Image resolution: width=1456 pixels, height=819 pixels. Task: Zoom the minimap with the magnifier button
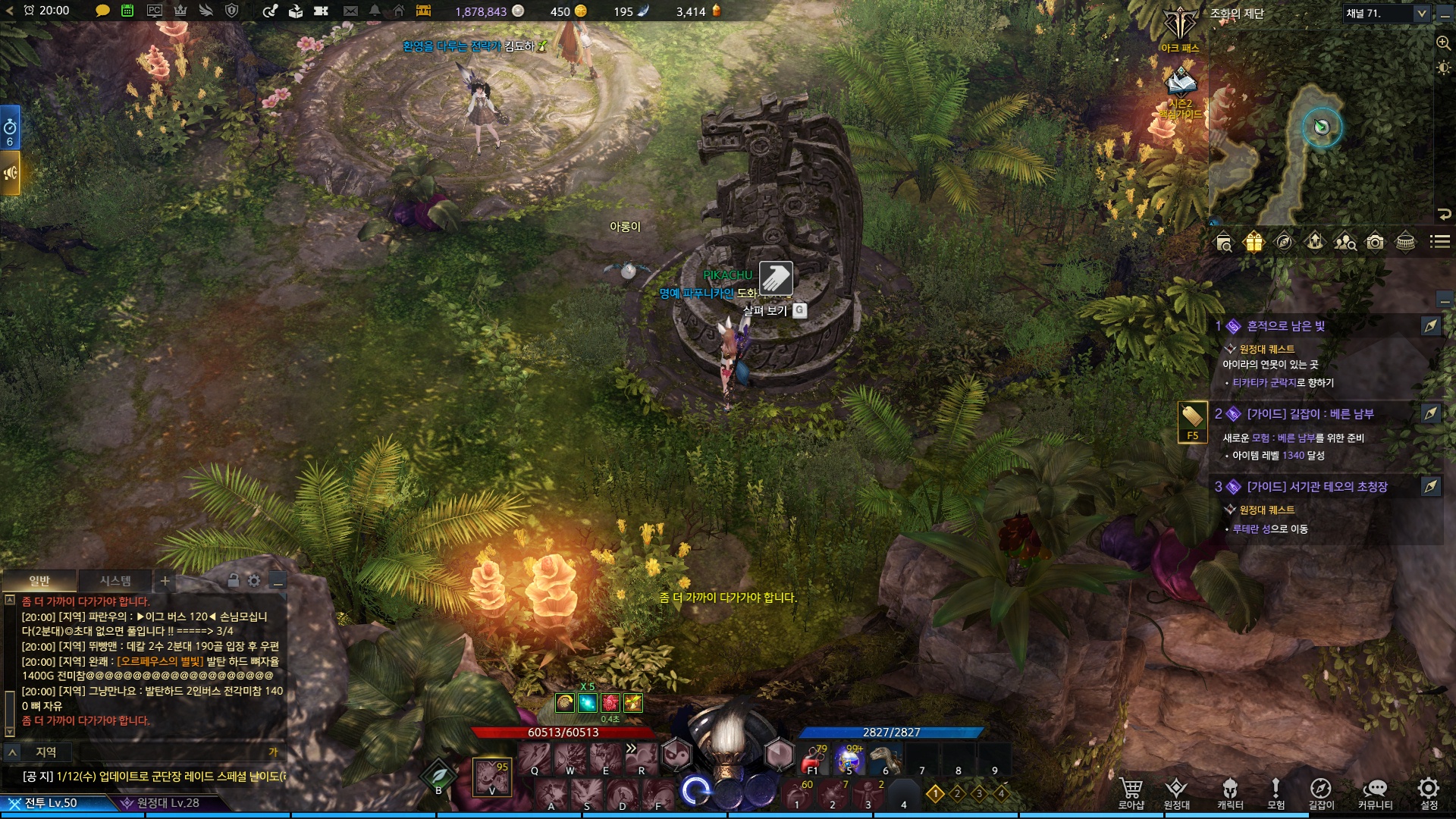click(x=1443, y=42)
